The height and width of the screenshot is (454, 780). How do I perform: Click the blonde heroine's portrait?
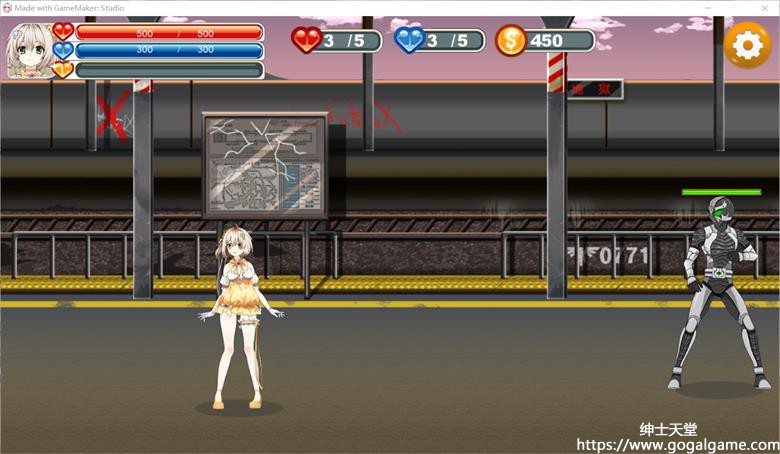point(29,50)
